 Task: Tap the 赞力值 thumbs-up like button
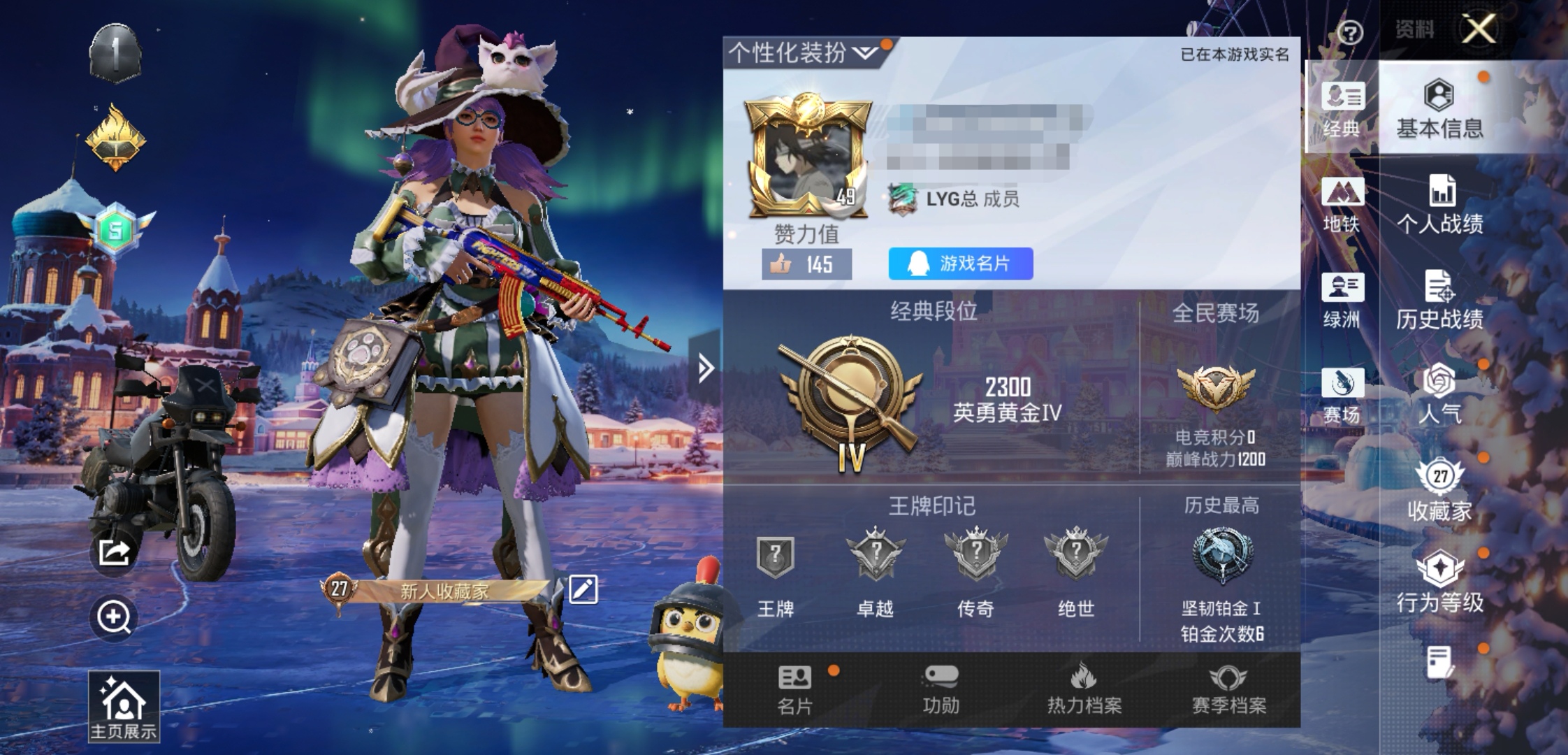click(806, 264)
